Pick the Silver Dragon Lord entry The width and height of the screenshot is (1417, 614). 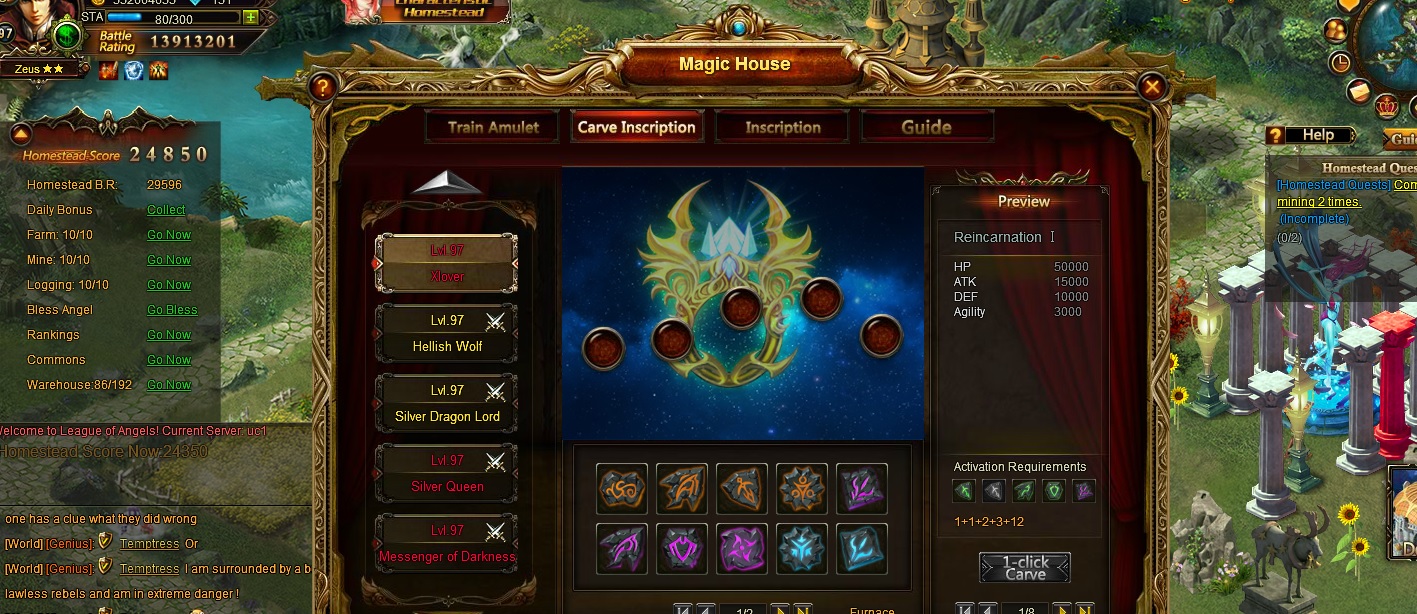(446, 404)
